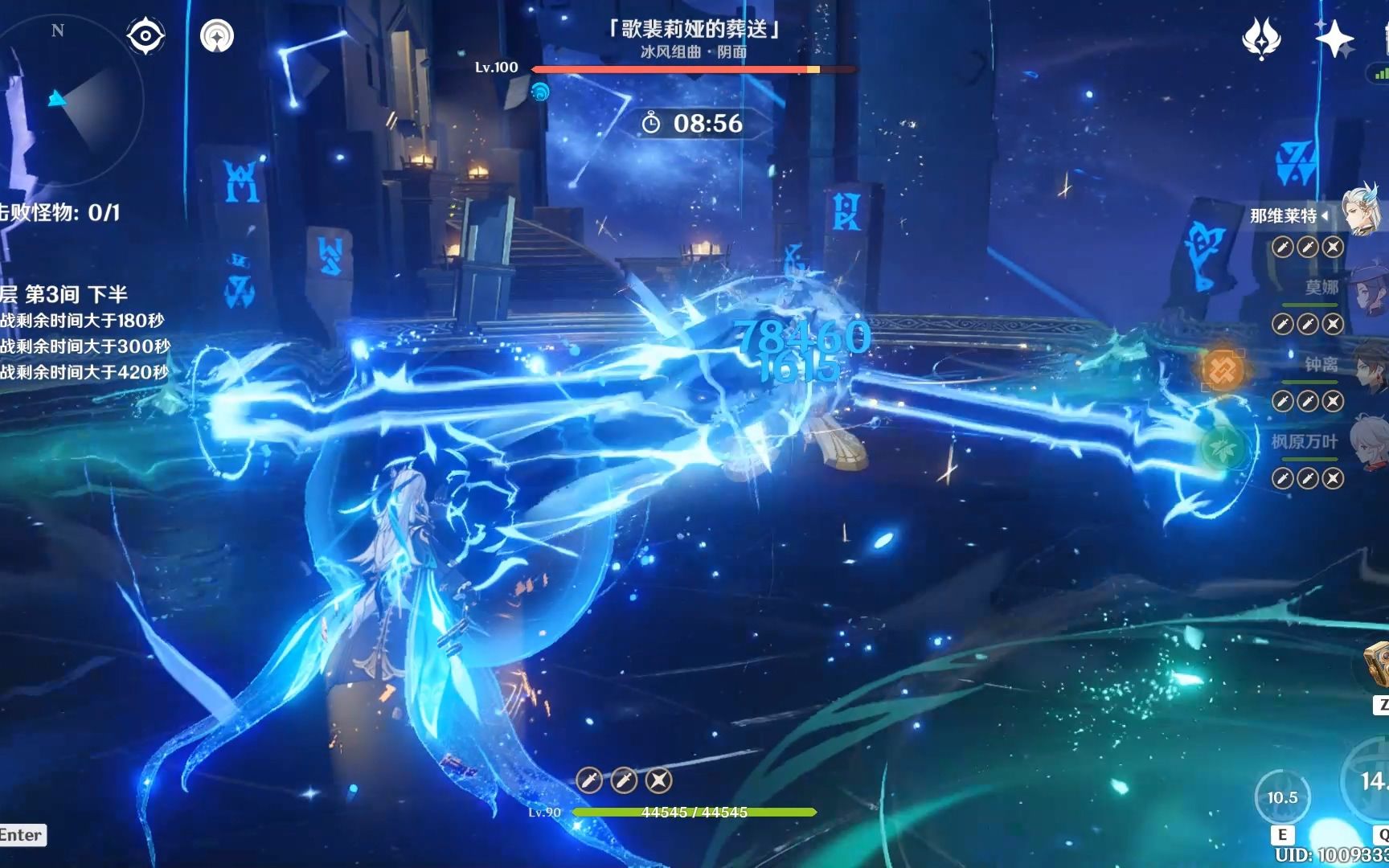Click the eye-shaped icon beside the minimap
The image size is (1389, 868).
(x=145, y=36)
